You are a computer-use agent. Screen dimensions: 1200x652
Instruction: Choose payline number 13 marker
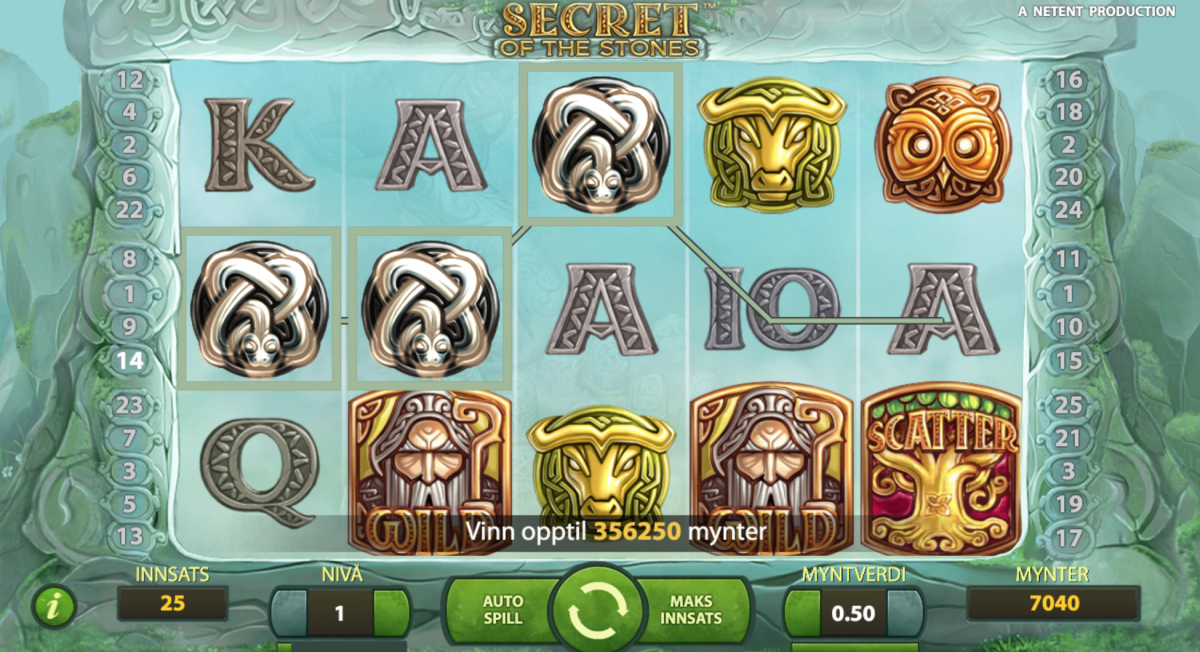point(130,537)
